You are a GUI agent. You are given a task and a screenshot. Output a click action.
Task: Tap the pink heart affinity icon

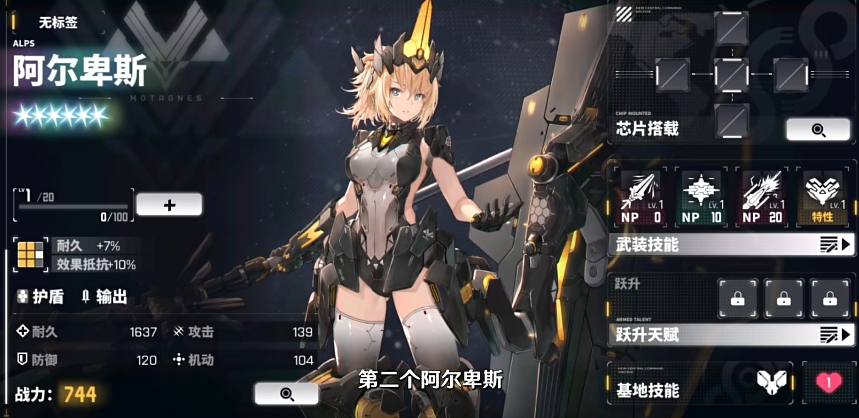pyautogui.click(x=828, y=382)
